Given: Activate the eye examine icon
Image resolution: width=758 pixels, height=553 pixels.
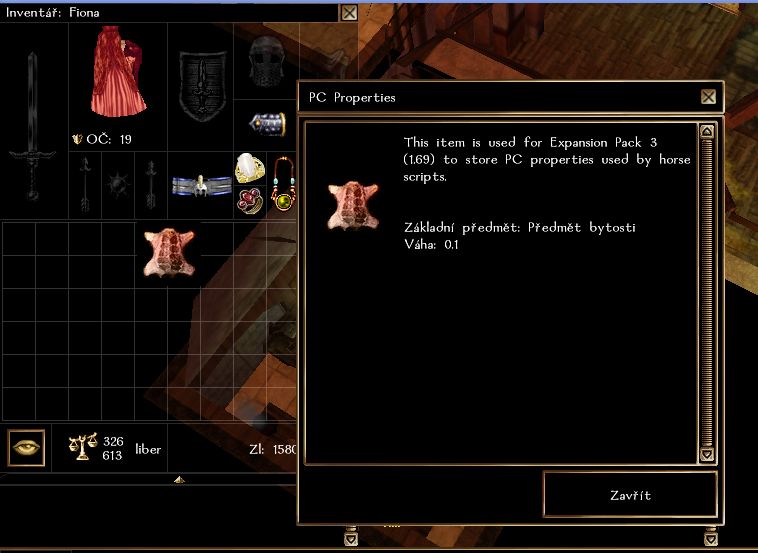Looking at the screenshot, I should pos(27,448).
